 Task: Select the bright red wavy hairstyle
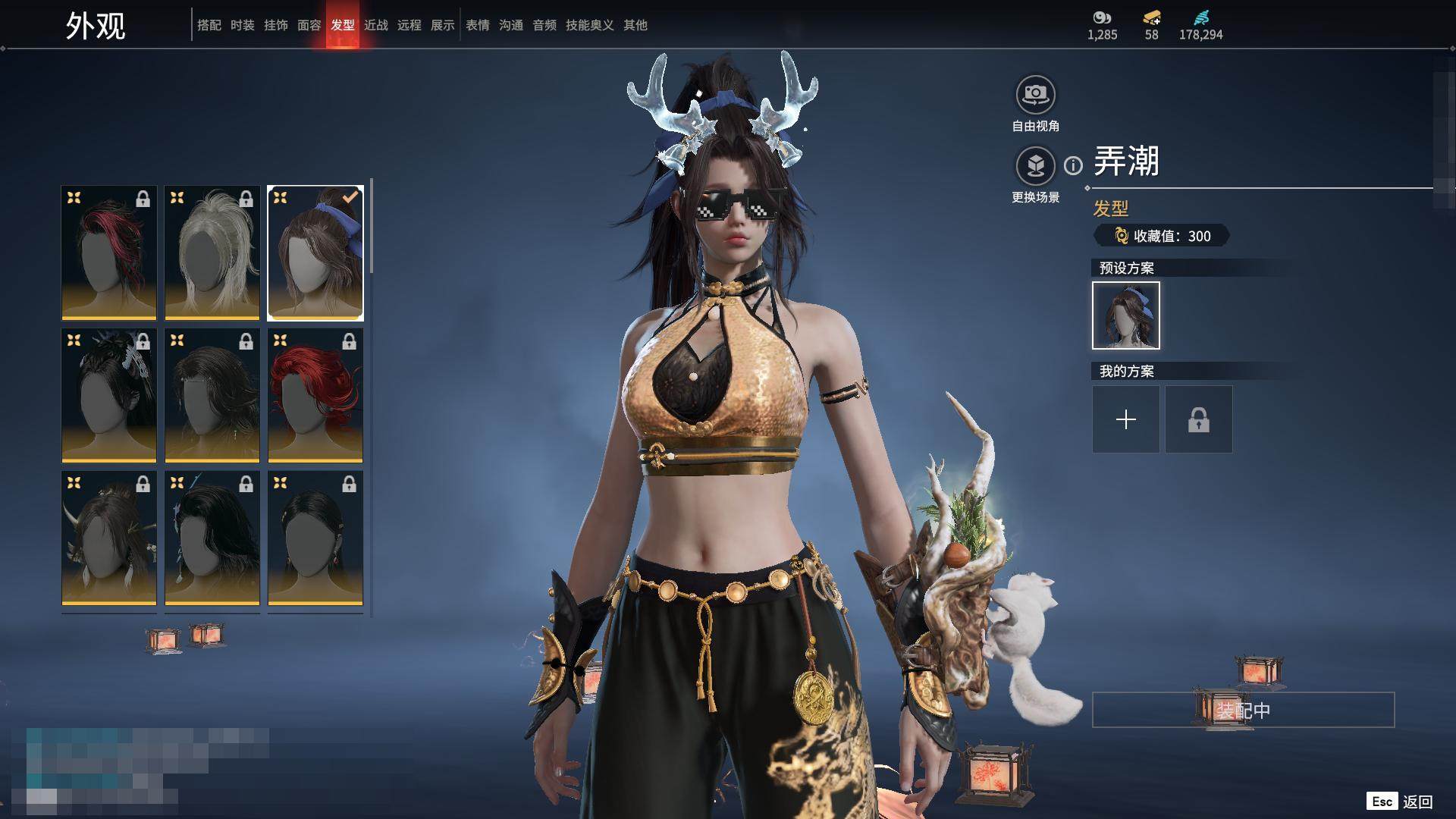315,395
